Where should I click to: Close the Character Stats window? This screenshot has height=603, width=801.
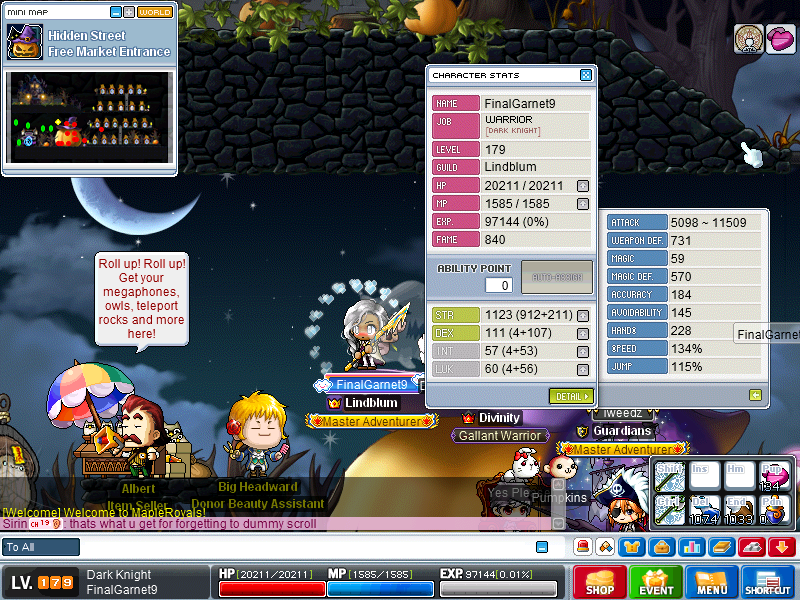pos(586,75)
